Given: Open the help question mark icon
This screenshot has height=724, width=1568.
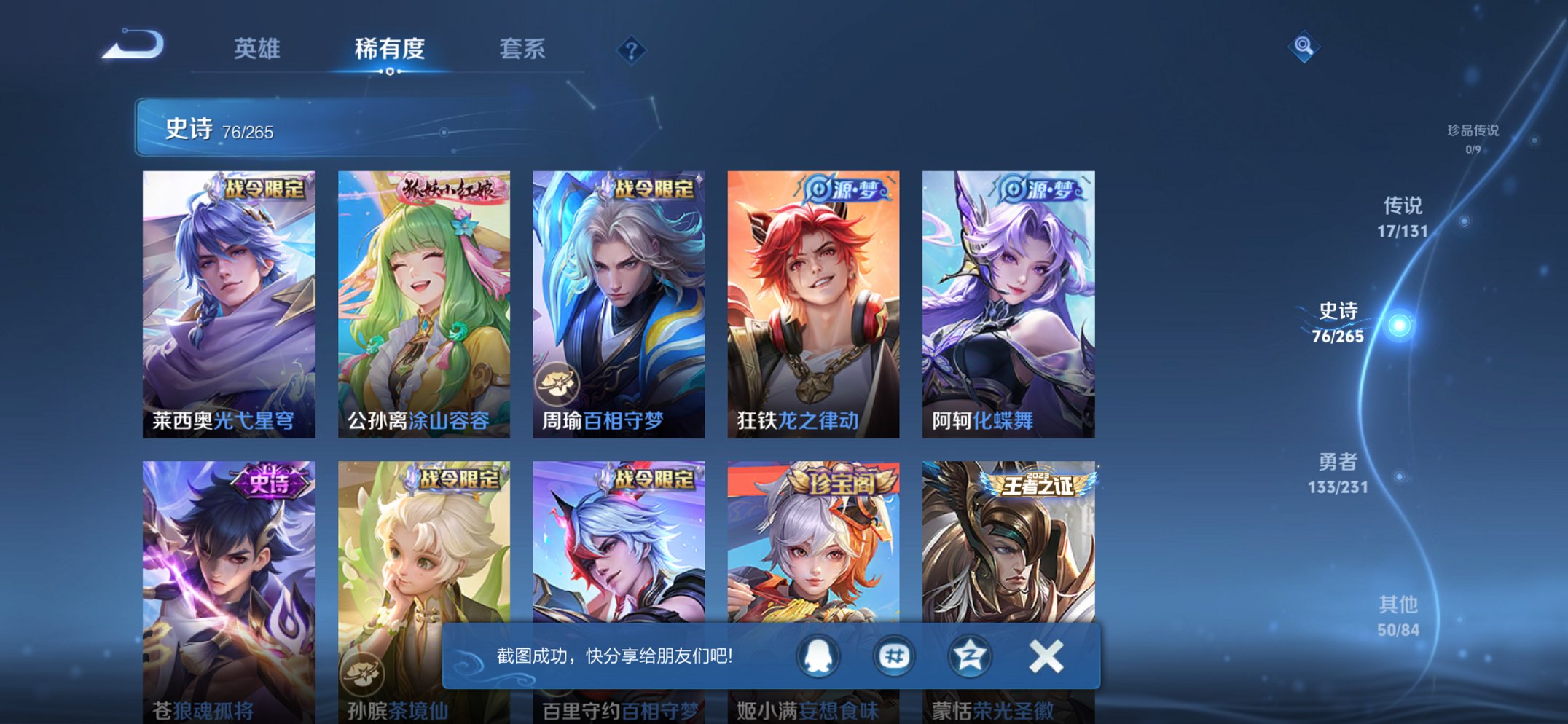Looking at the screenshot, I should pos(632,50).
